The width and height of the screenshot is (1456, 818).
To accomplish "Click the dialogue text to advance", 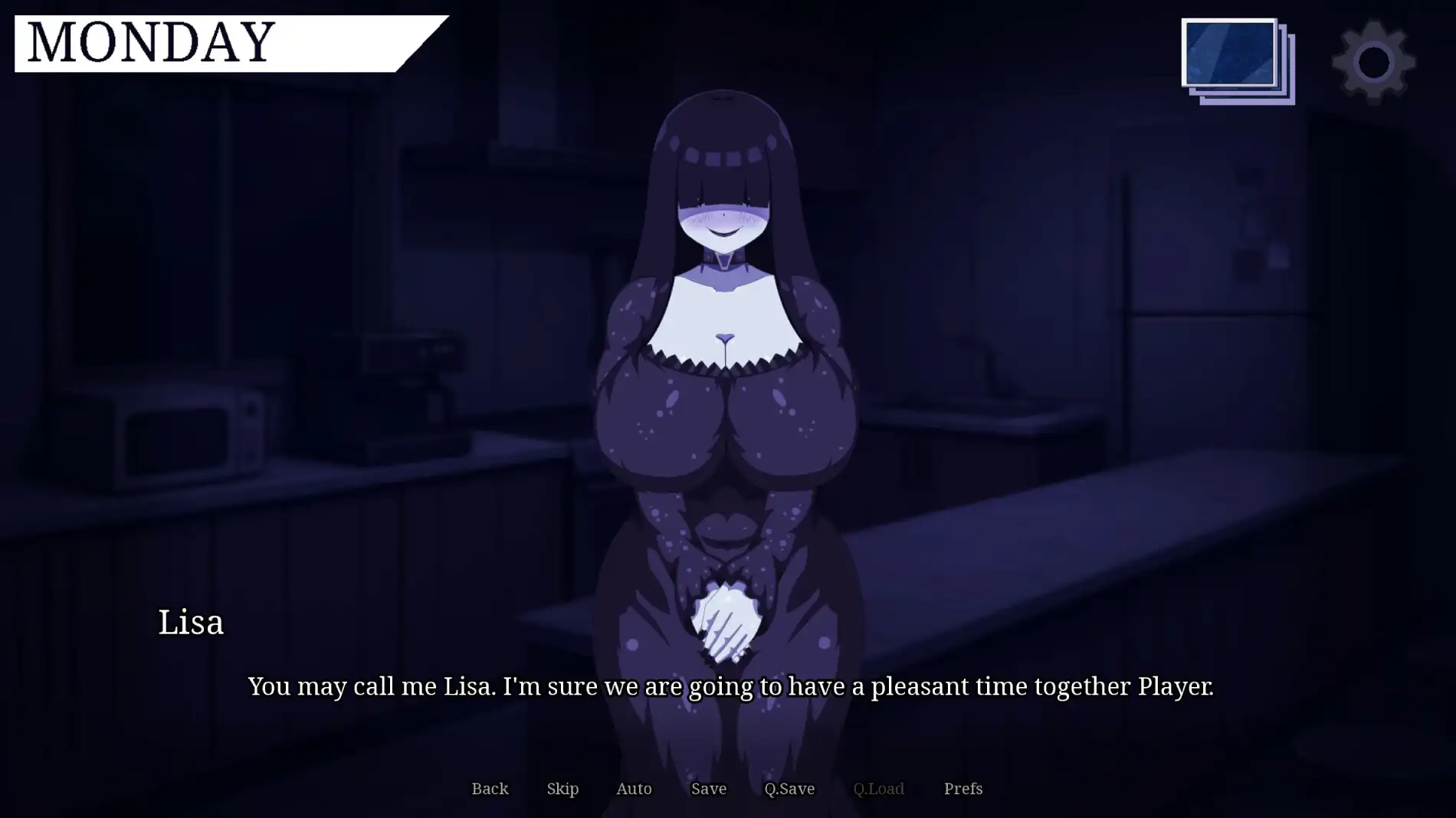I will [728, 687].
